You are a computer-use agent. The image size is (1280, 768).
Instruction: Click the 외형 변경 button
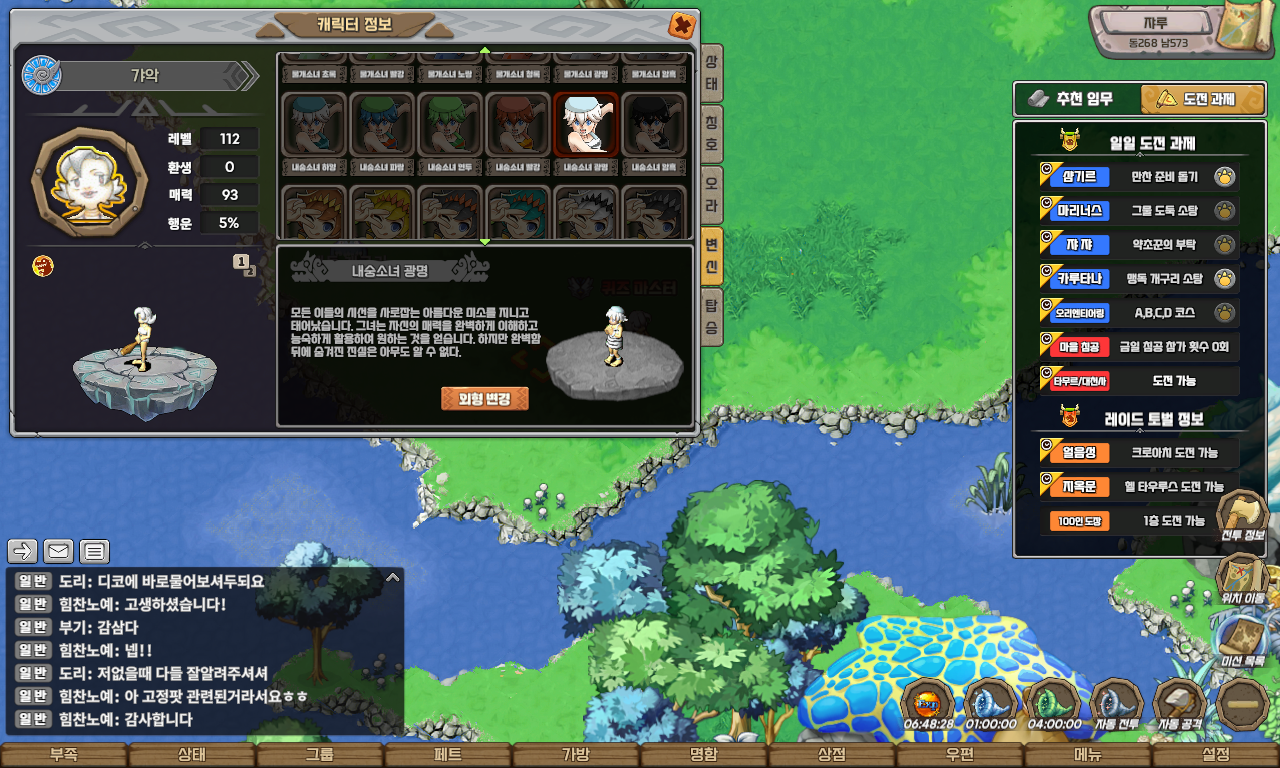coord(484,398)
